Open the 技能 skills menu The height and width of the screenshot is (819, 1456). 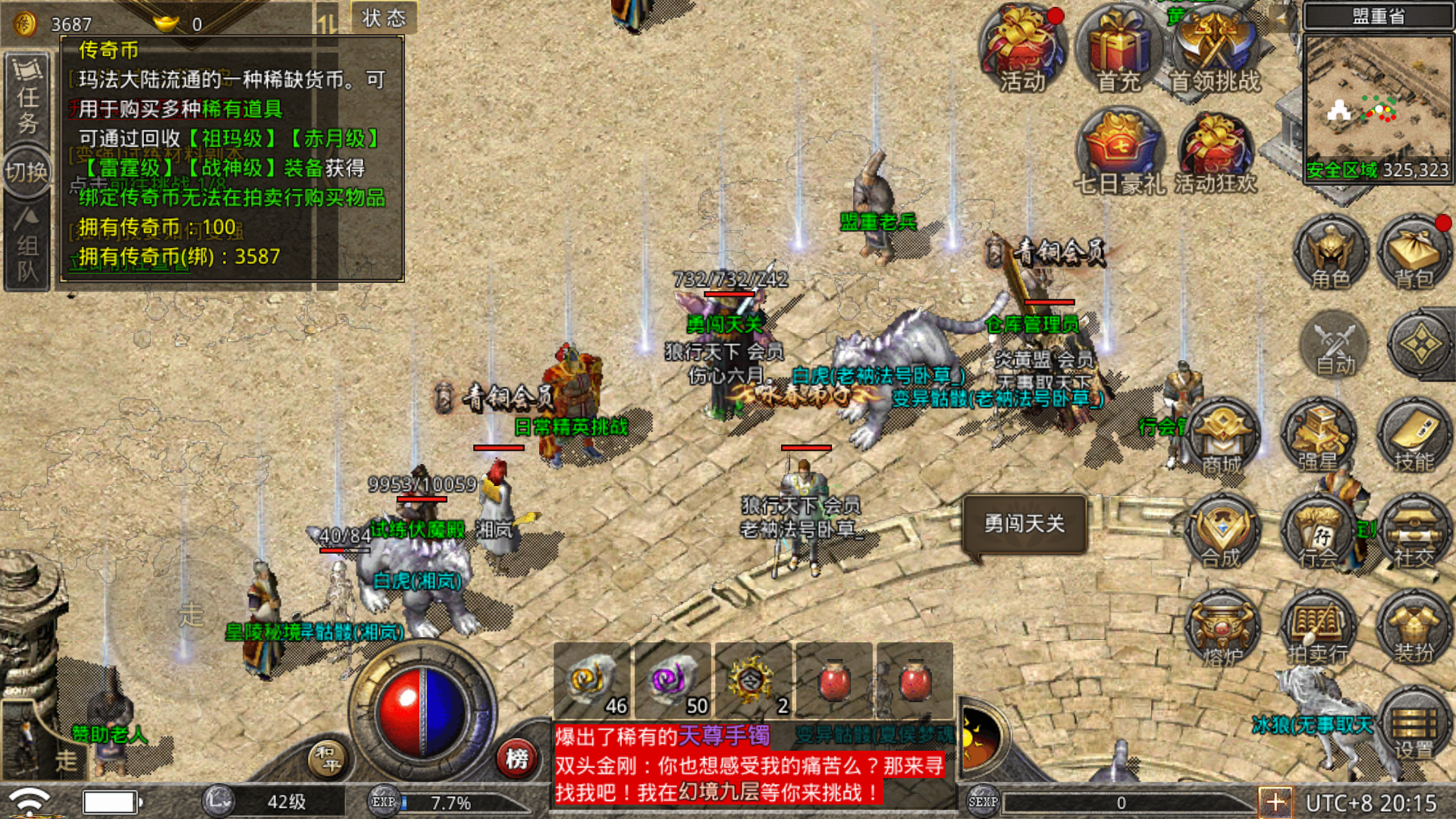pyautogui.click(x=1414, y=436)
